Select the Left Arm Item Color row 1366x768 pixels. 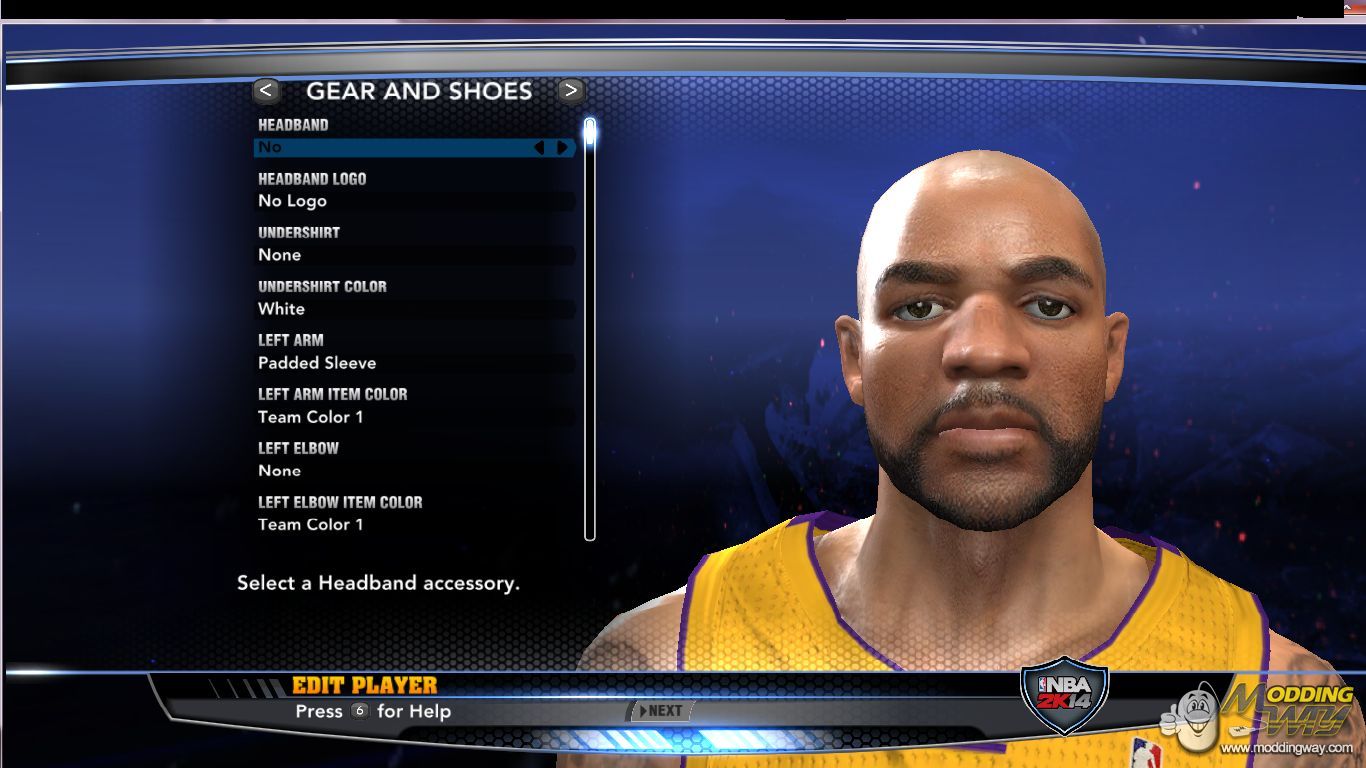pyautogui.click(x=414, y=417)
